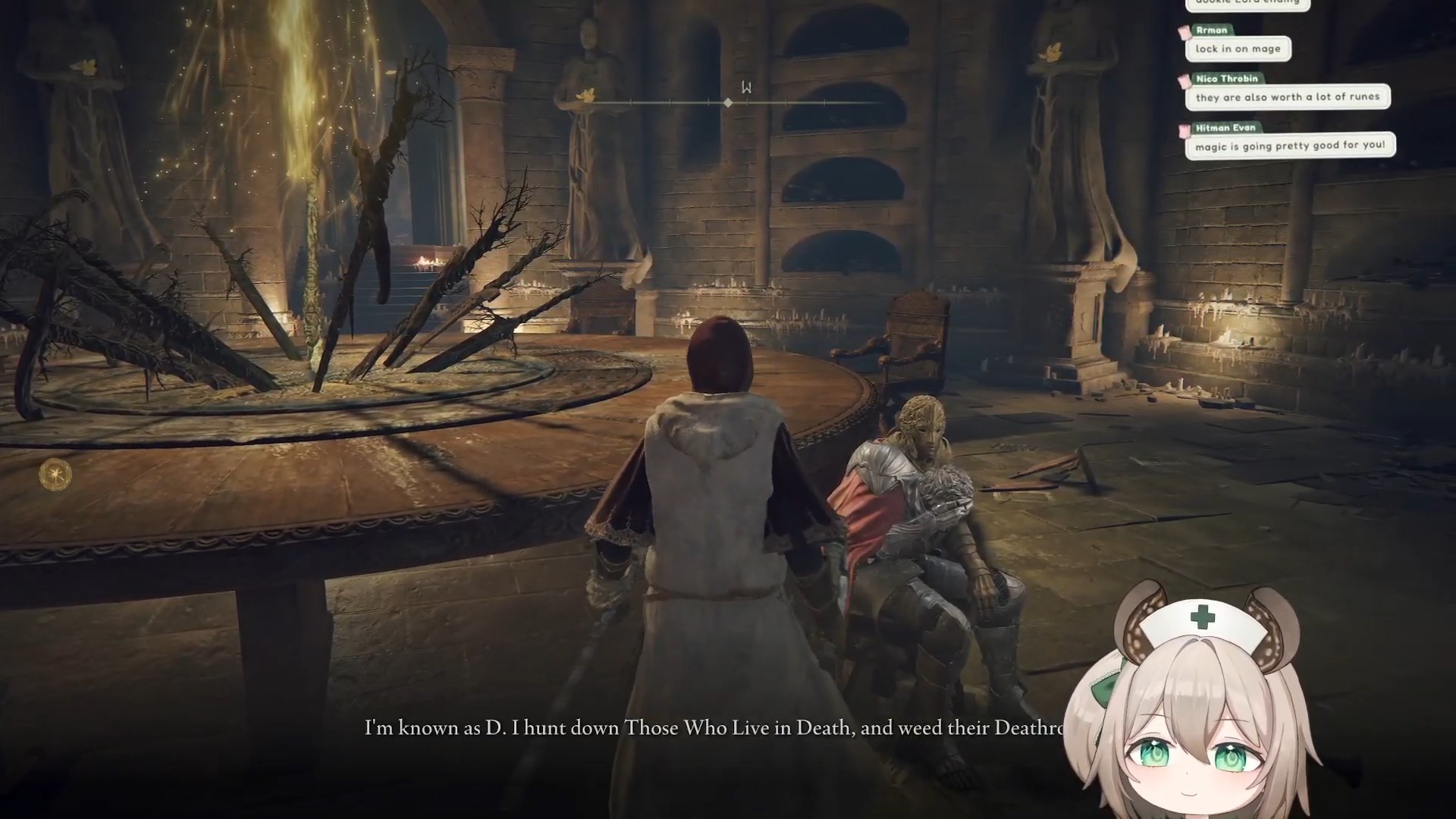
Task: Click the golden status effect icon
Action: point(55,475)
